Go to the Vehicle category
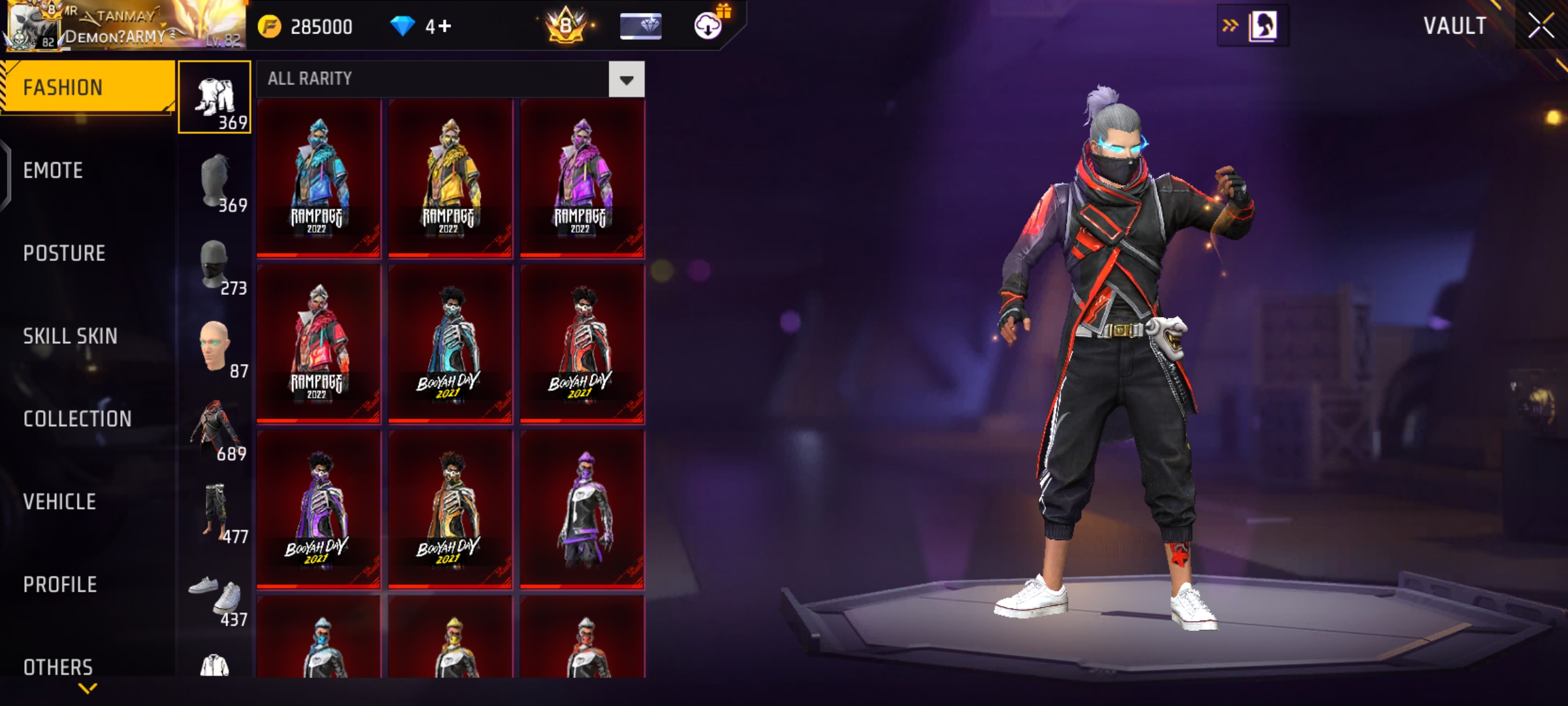Image resolution: width=1568 pixels, height=706 pixels. pos(59,502)
